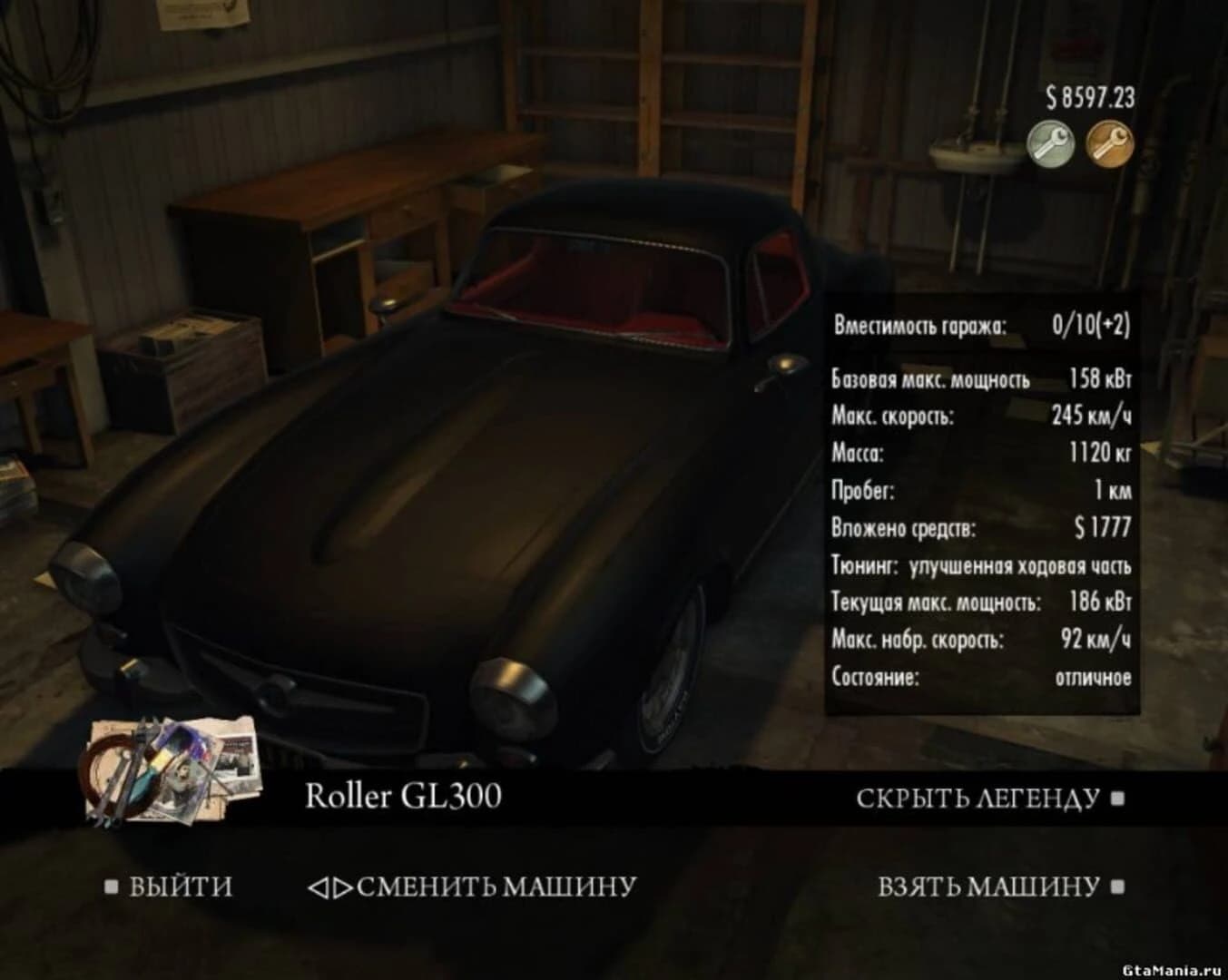Collapse the Тюнинг info row
This screenshot has height=980, width=1228.
tap(980, 565)
